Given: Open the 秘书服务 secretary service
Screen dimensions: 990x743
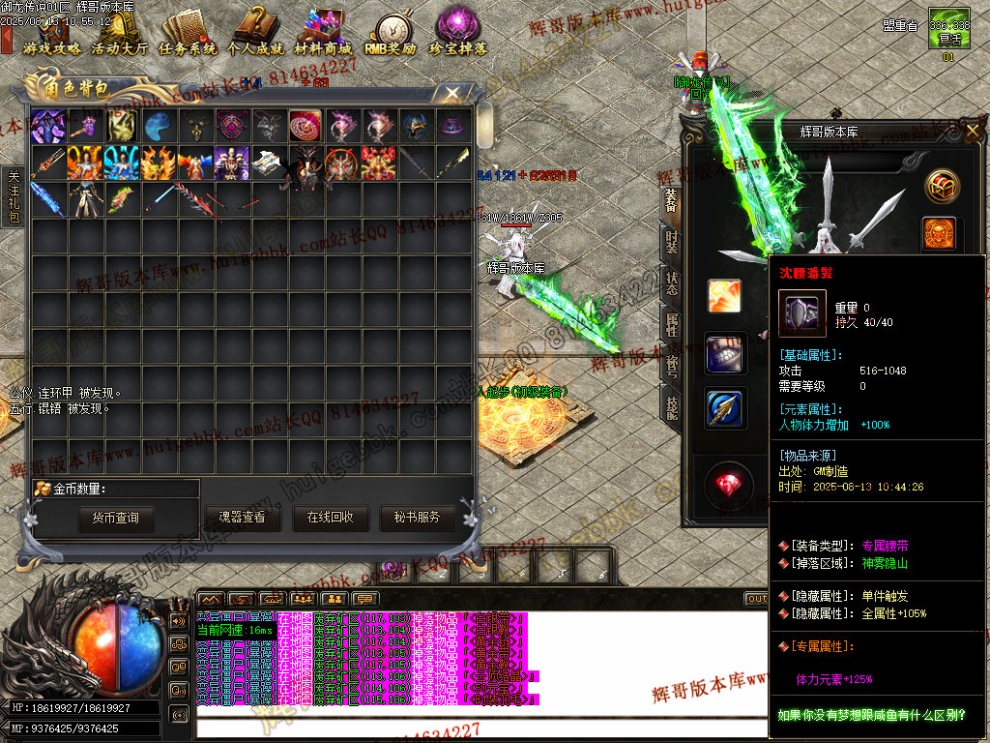Looking at the screenshot, I should pyautogui.click(x=417, y=518).
